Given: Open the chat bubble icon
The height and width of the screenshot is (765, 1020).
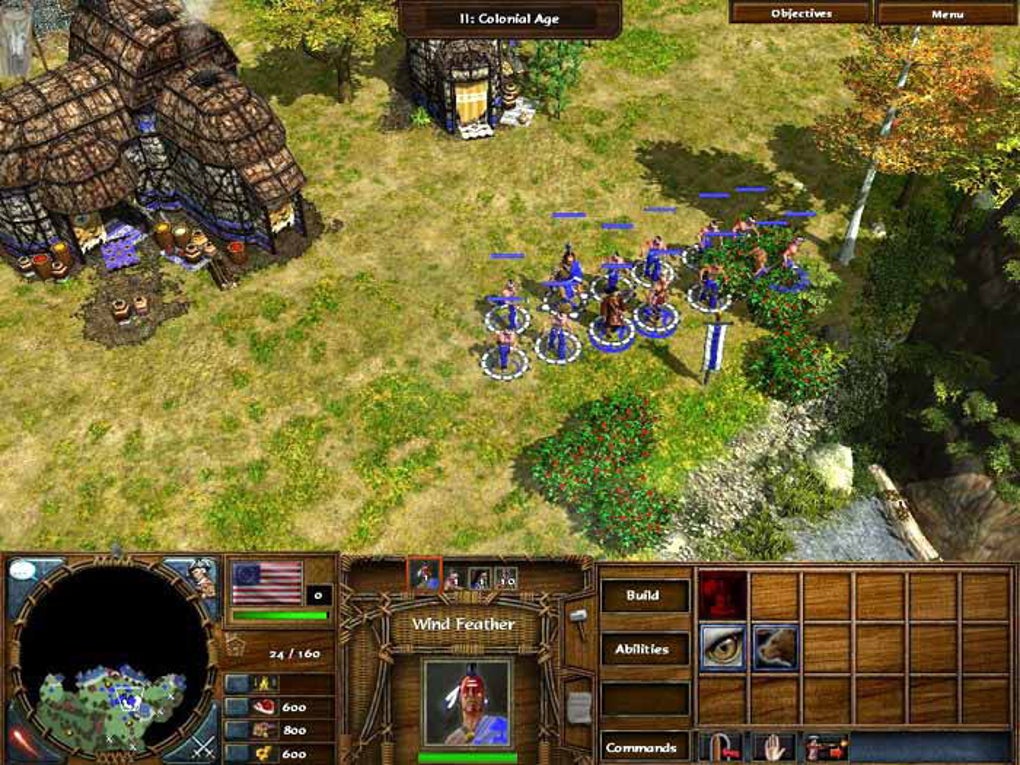Looking at the screenshot, I should pos(23,574).
